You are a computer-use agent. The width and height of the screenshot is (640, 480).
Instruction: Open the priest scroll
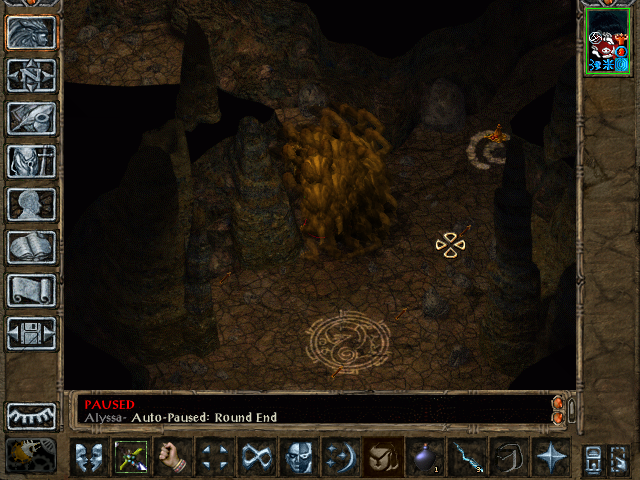pyautogui.click(x=32, y=290)
